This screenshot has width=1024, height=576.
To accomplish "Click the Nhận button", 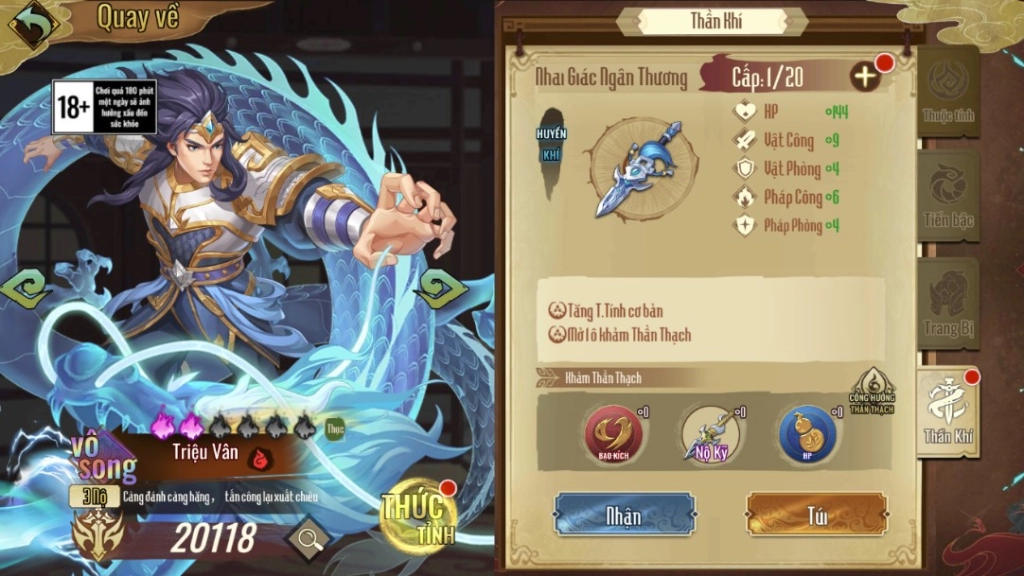I will [x=624, y=515].
